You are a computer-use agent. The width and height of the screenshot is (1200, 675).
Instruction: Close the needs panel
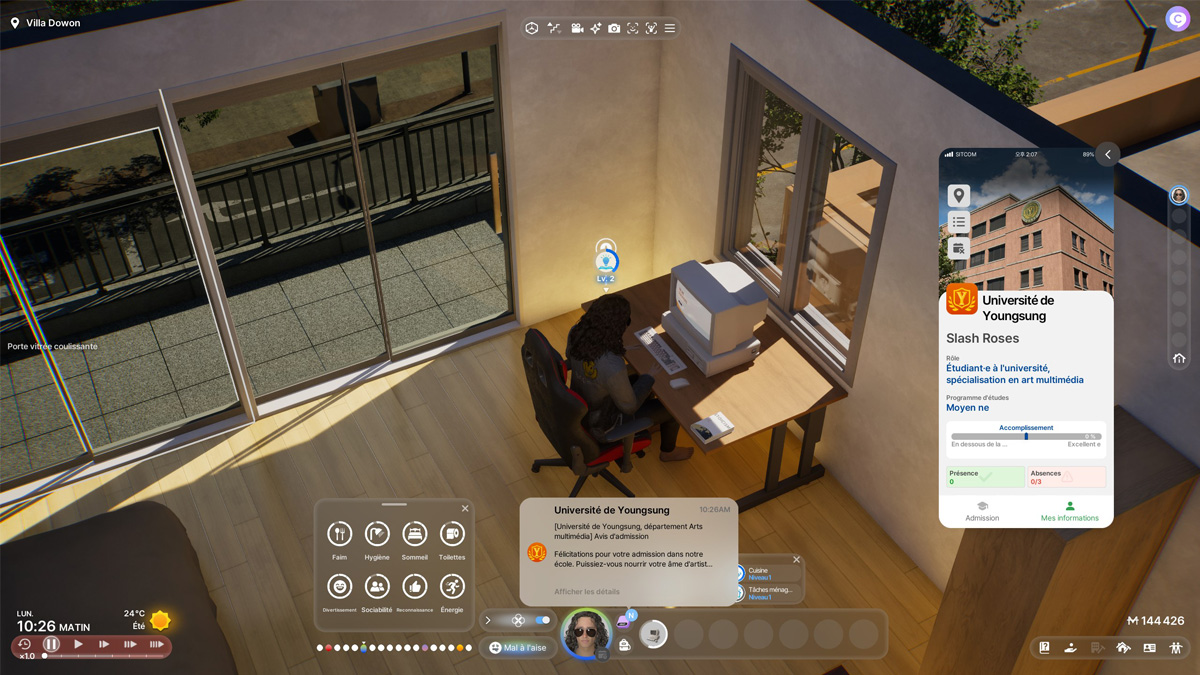(465, 509)
